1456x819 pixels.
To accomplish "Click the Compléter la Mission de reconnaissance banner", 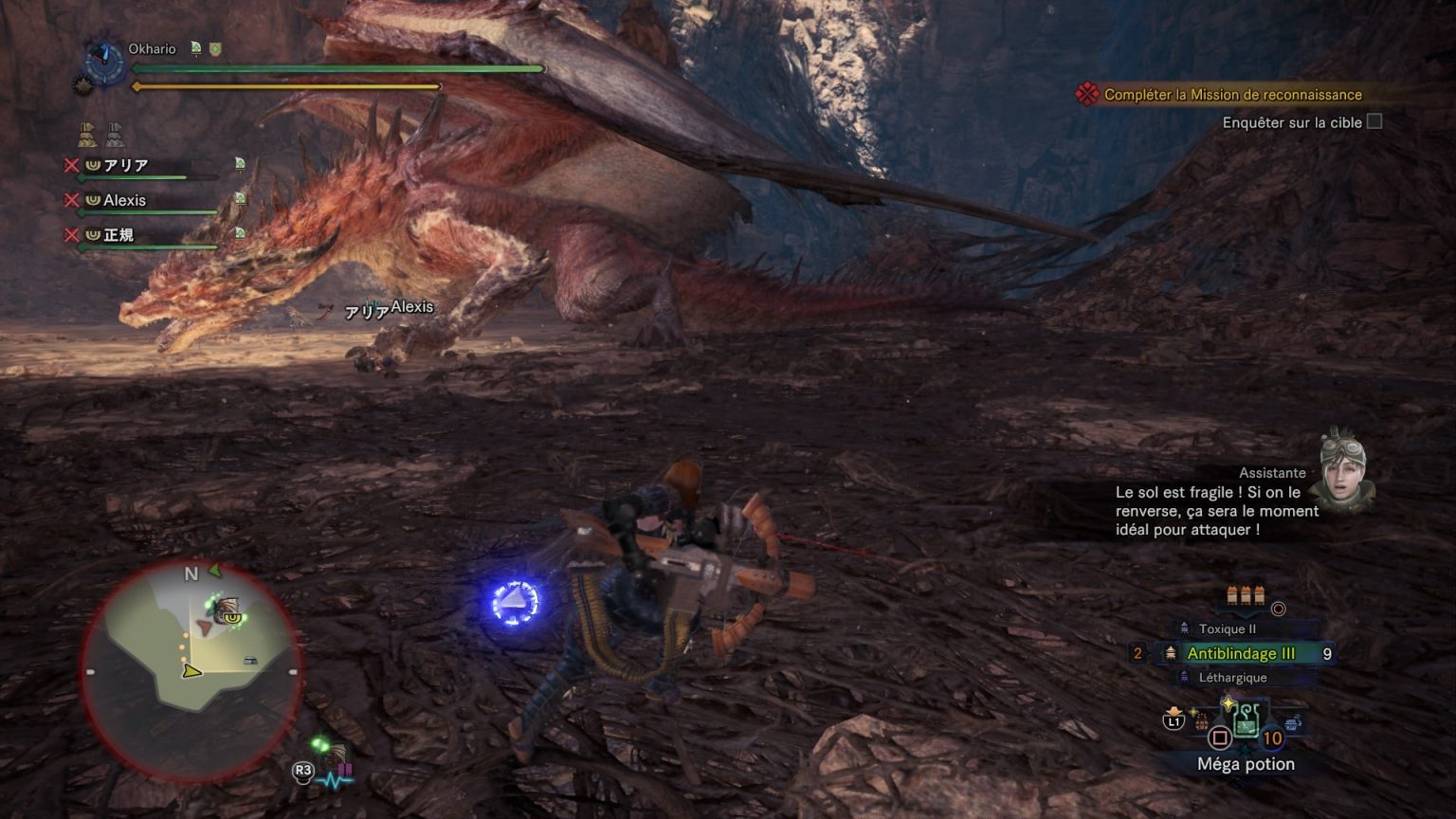I will click(x=1228, y=95).
